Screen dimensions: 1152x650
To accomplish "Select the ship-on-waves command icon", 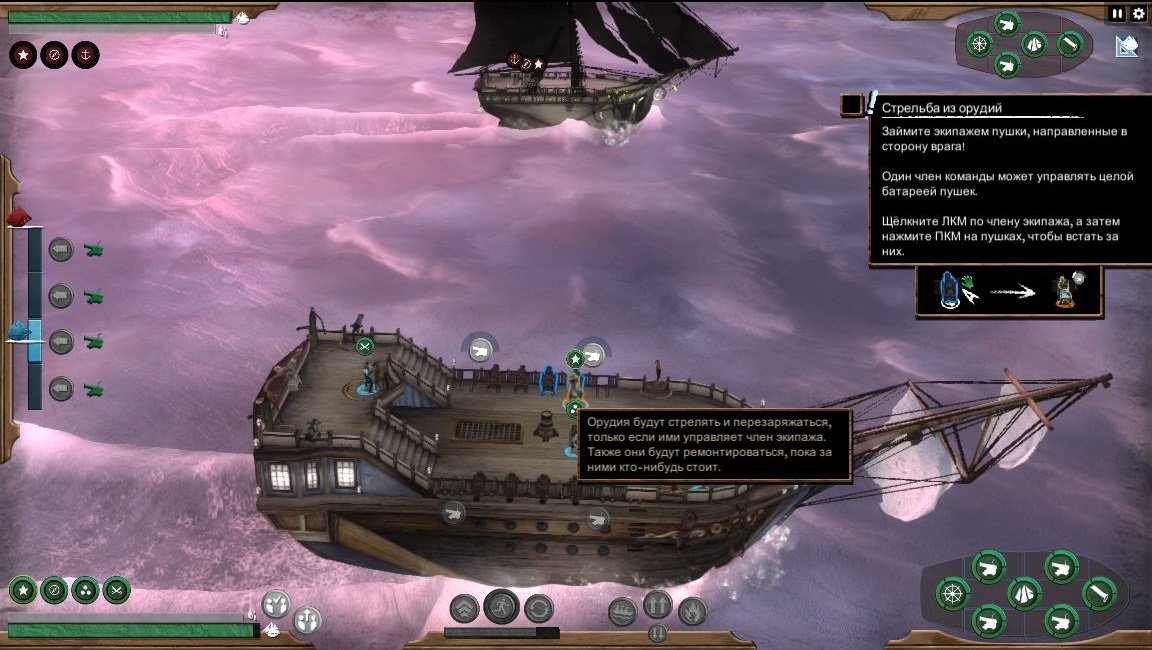I will point(622,611).
